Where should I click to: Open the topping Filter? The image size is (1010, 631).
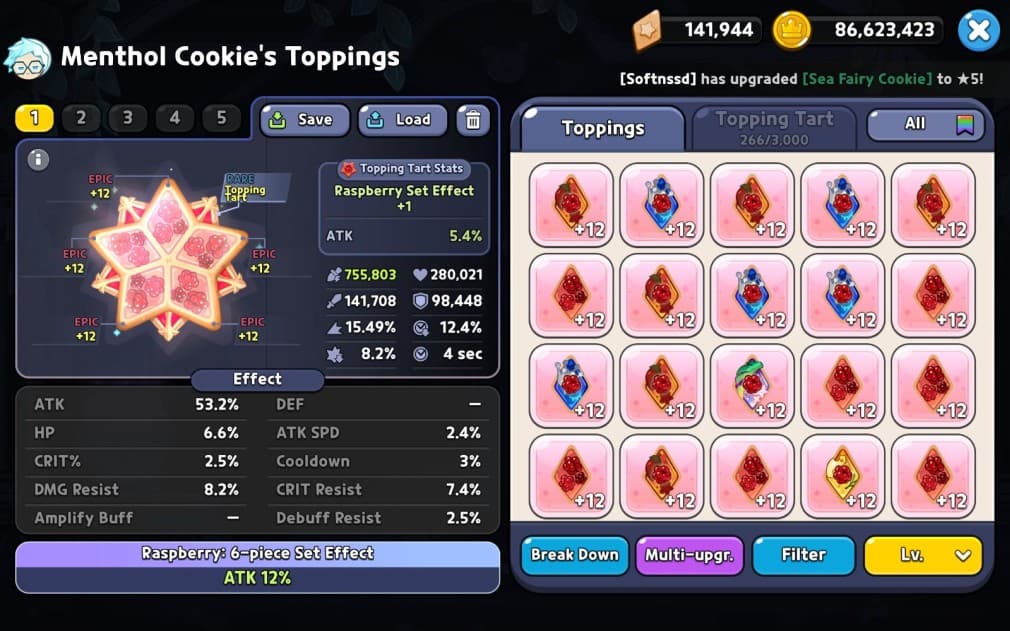(x=803, y=555)
